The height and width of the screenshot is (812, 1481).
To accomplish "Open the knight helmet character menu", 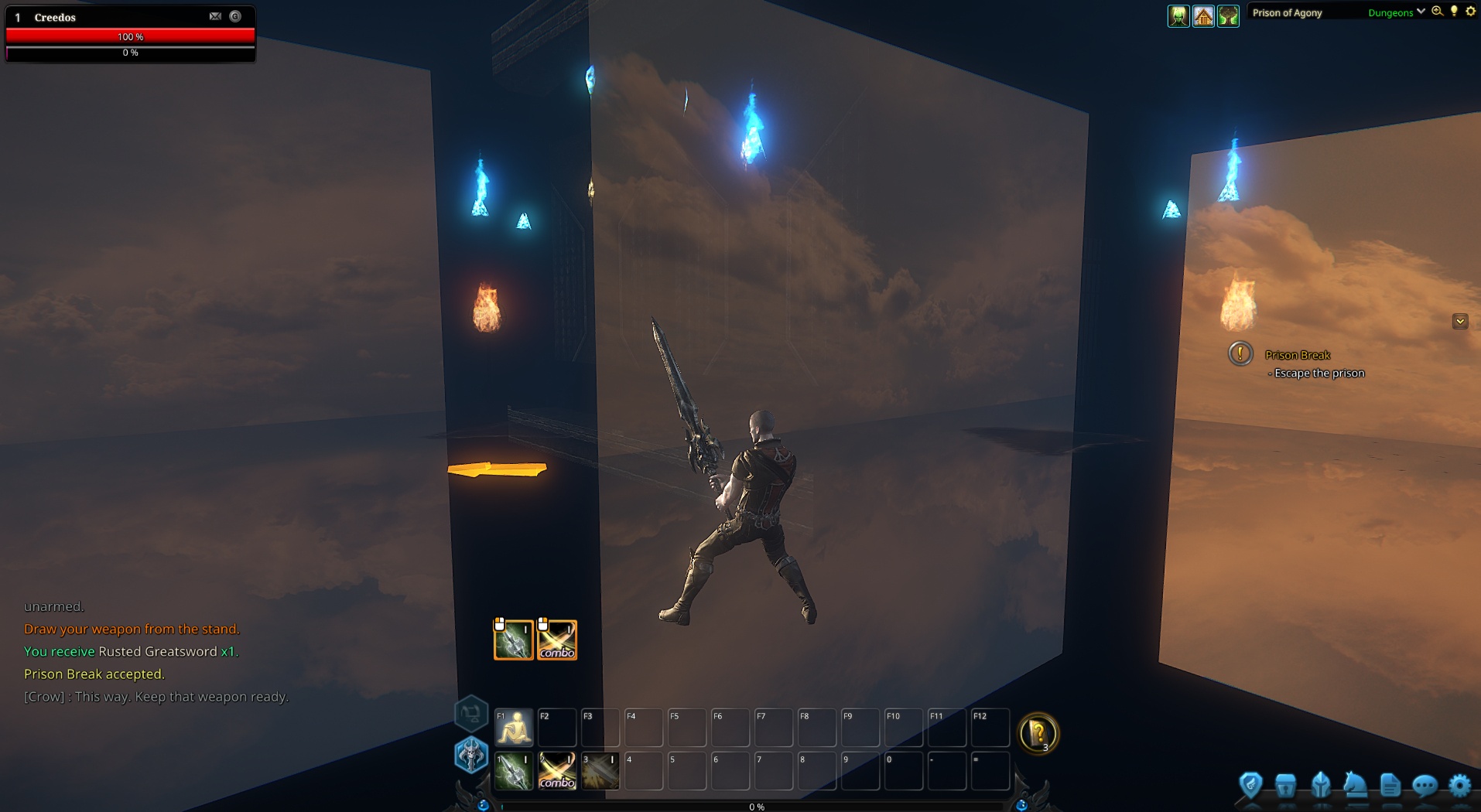I will [x=1321, y=786].
